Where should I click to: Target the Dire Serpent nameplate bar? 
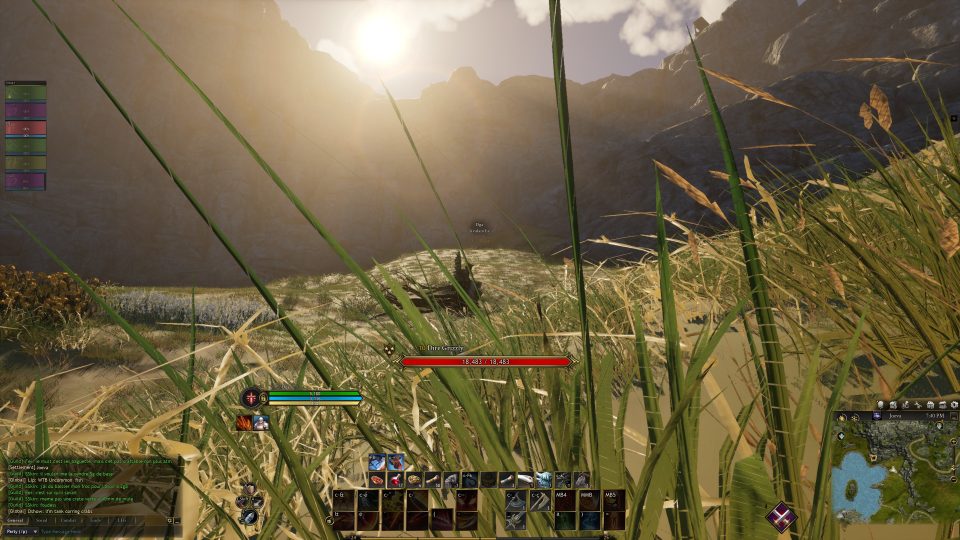point(486,362)
